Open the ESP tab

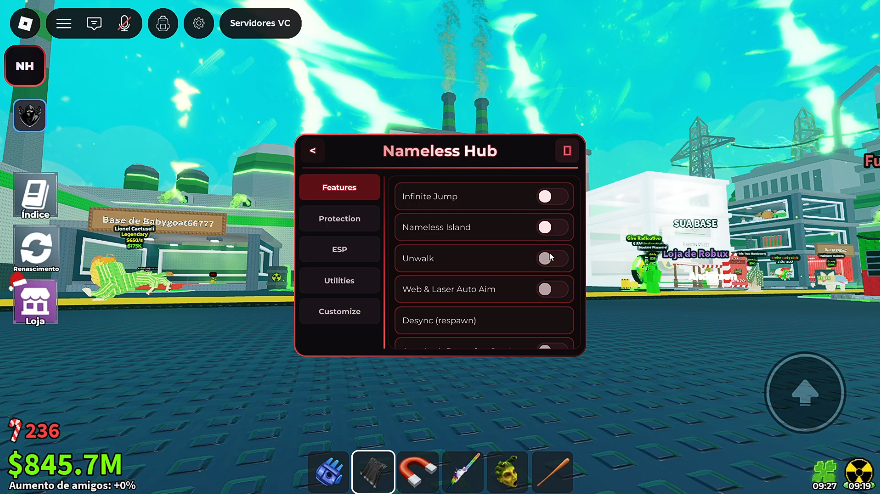(x=339, y=249)
